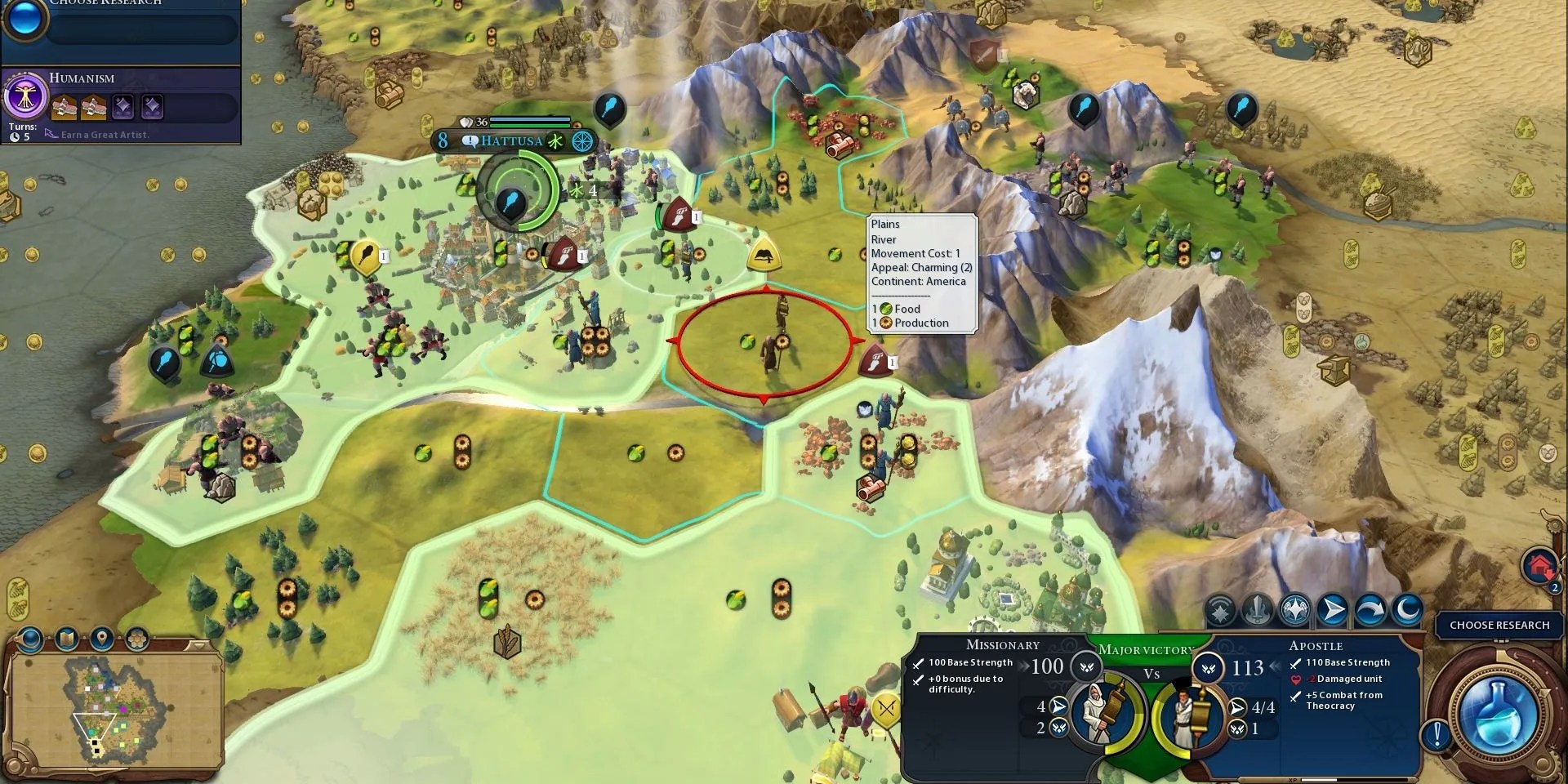Screen dimensions: 1568x784
Task: Click the green religion symbol beside Hattusa
Action: 556,141
